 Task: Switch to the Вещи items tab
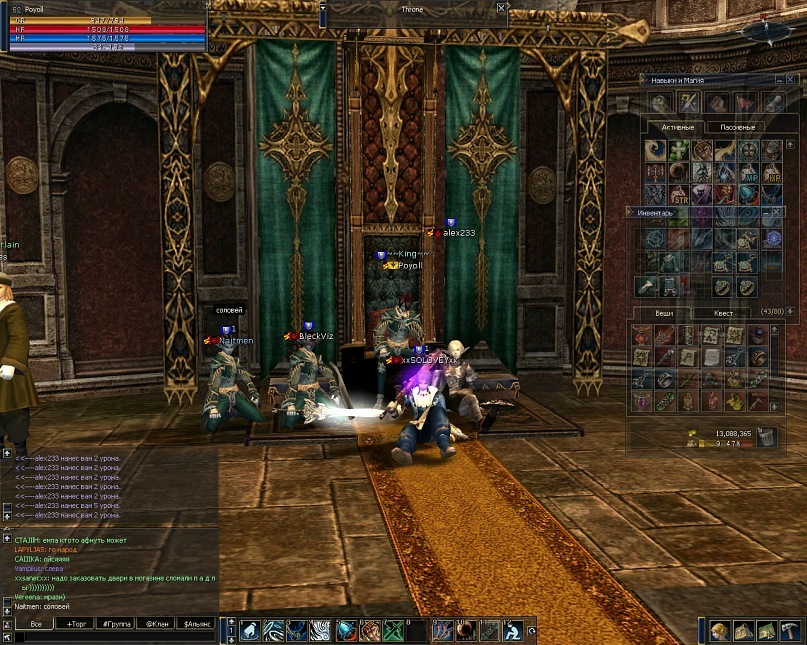point(665,313)
